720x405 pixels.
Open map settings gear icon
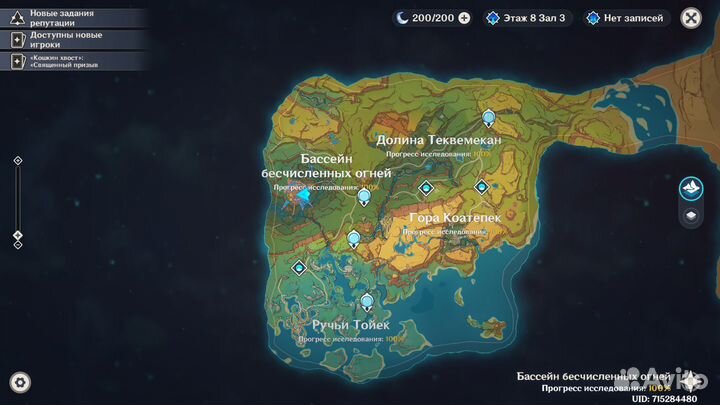pos(19,381)
